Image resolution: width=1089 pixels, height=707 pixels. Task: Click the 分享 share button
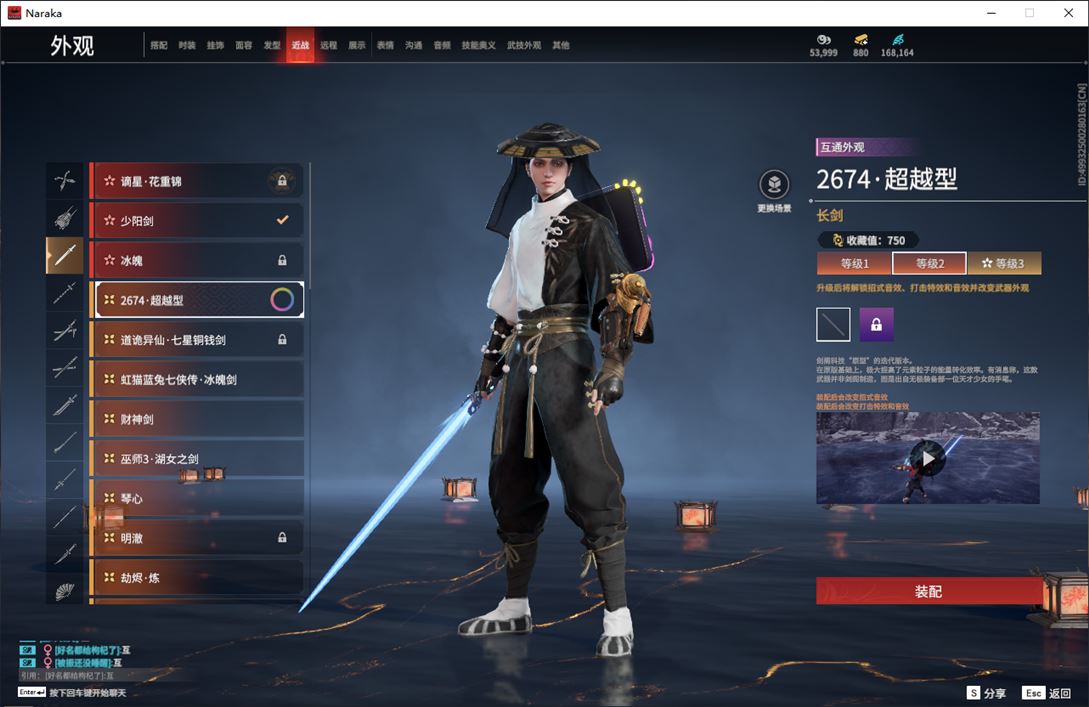click(x=986, y=693)
